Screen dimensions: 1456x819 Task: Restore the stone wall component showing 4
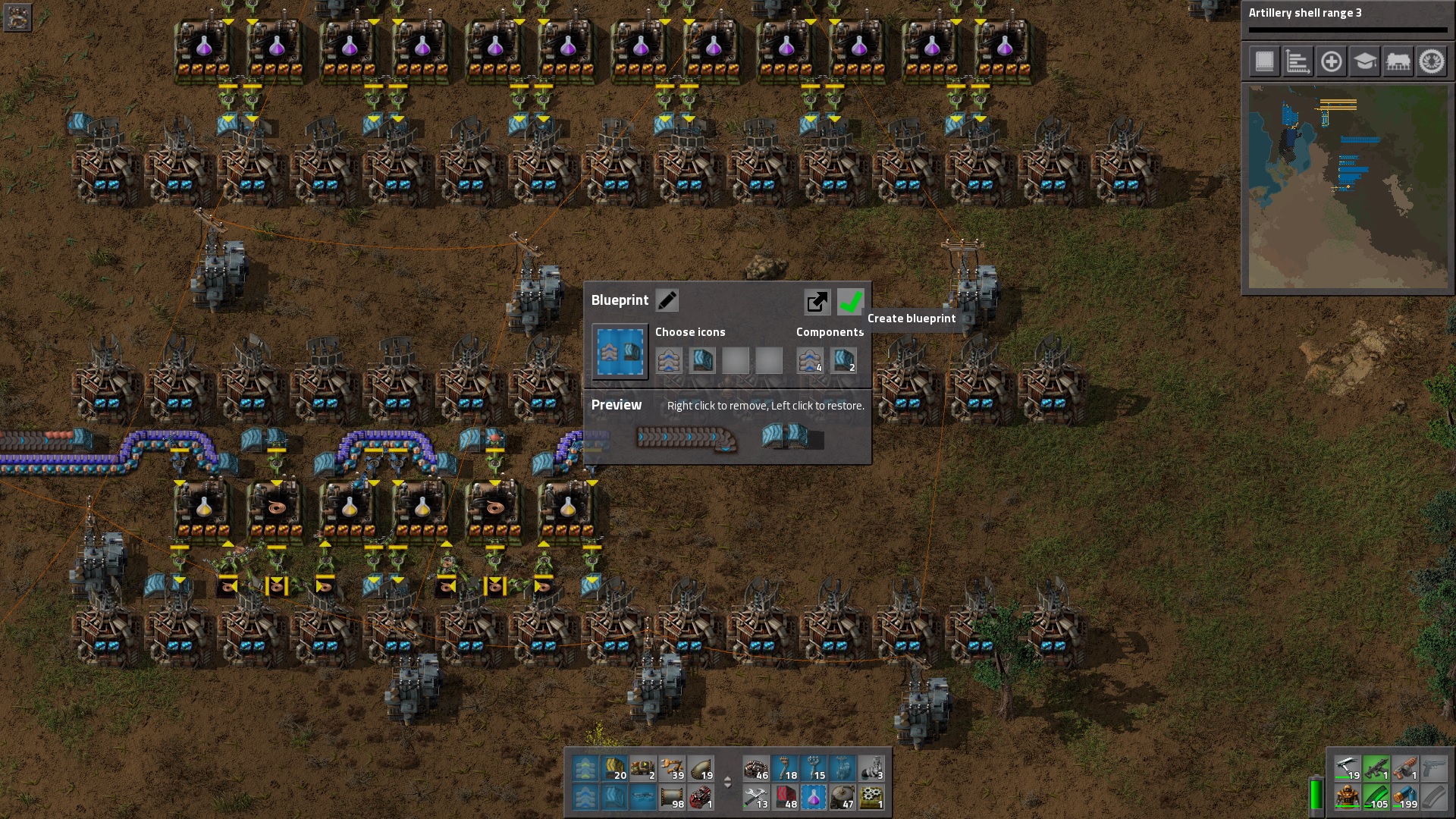(810, 361)
